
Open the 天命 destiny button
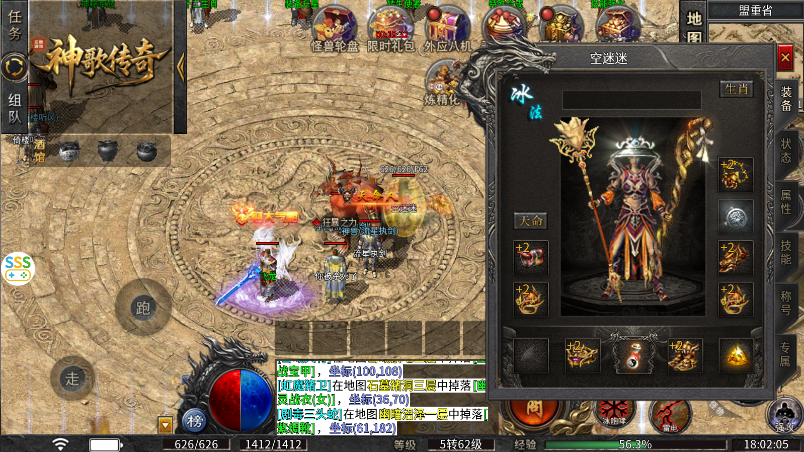coord(531,220)
